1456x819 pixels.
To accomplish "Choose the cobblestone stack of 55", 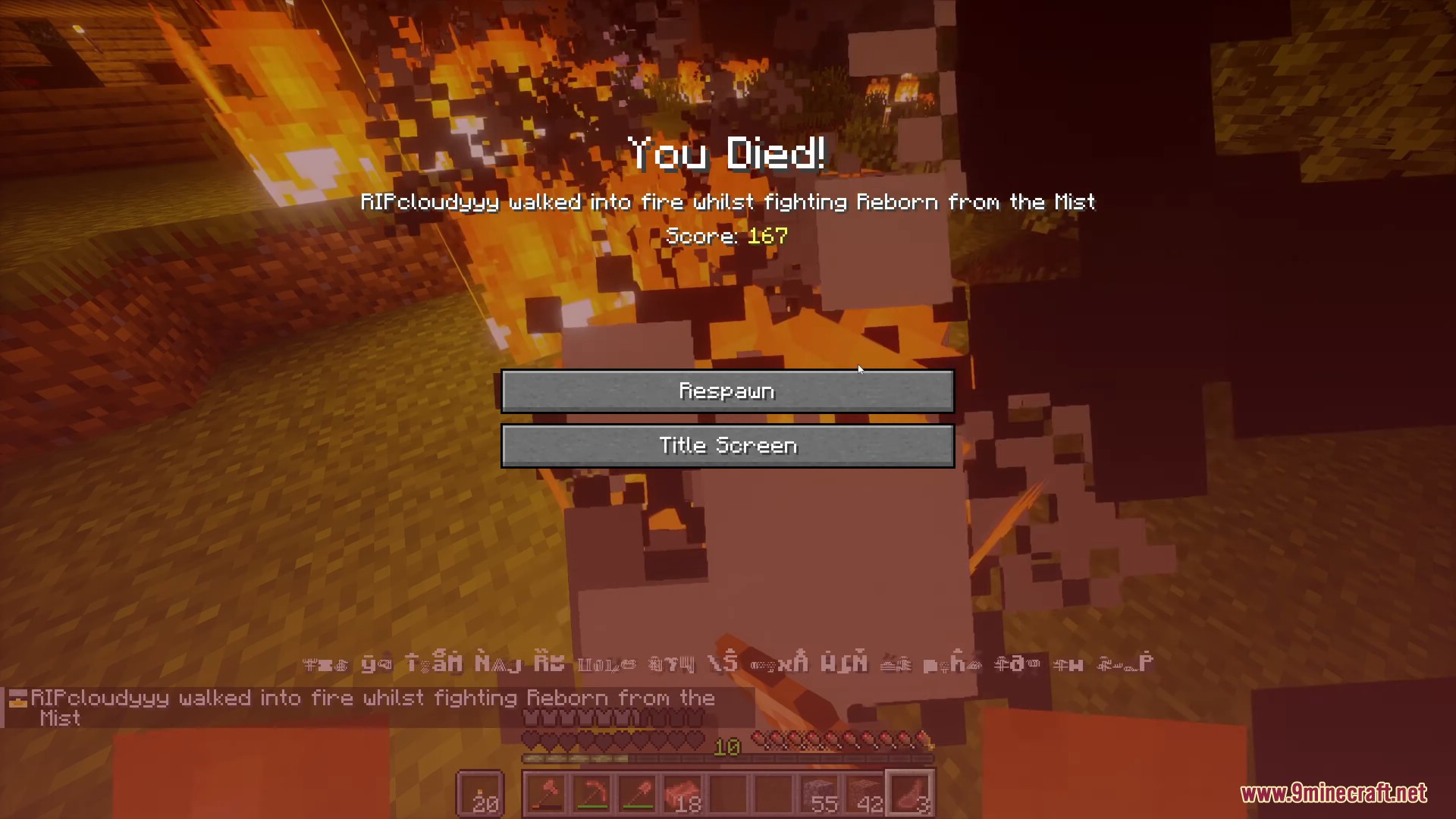I will tap(820, 795).
